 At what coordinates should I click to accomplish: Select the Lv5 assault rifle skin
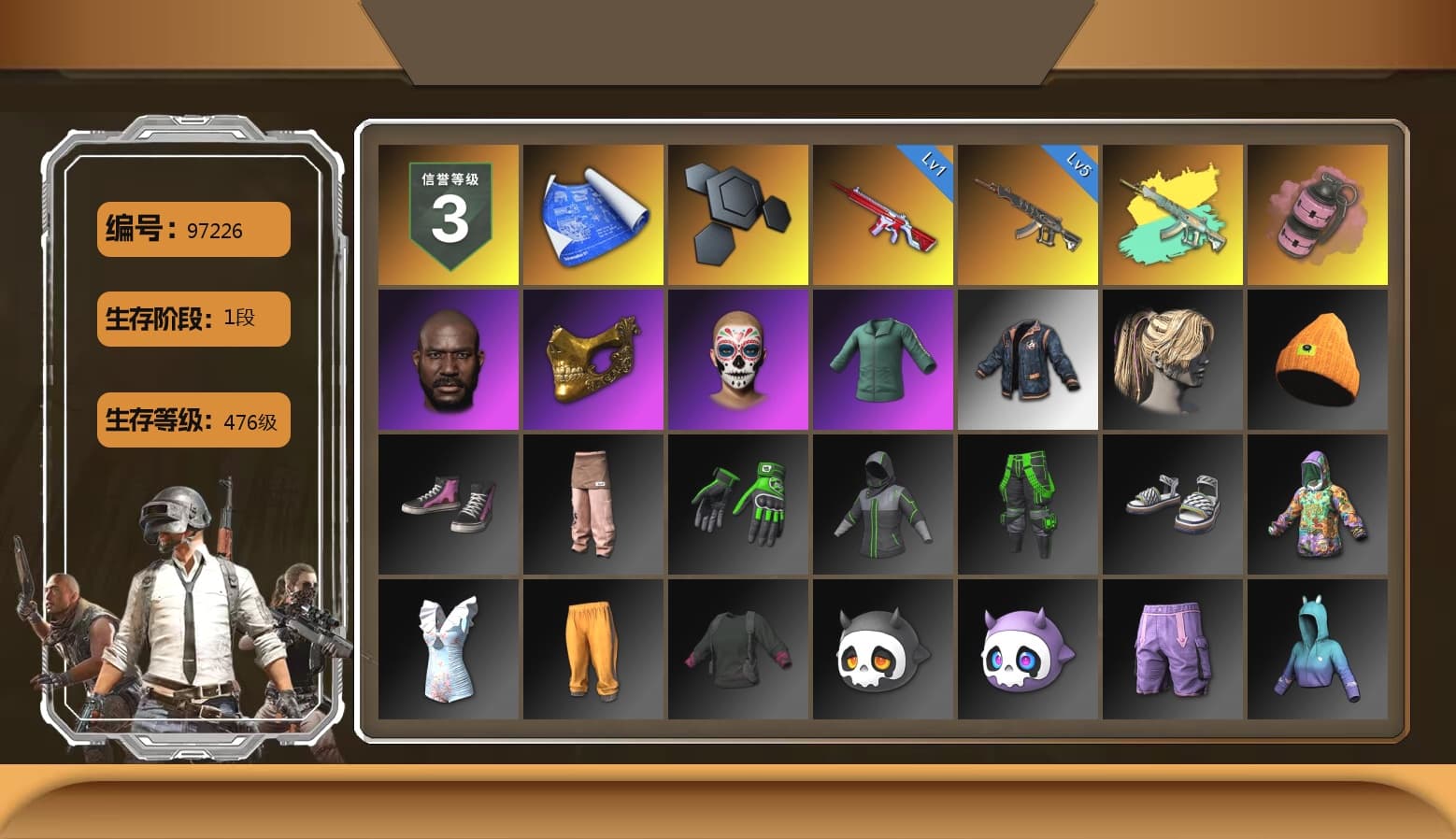pyautogui.click(x=1027, y=213)
